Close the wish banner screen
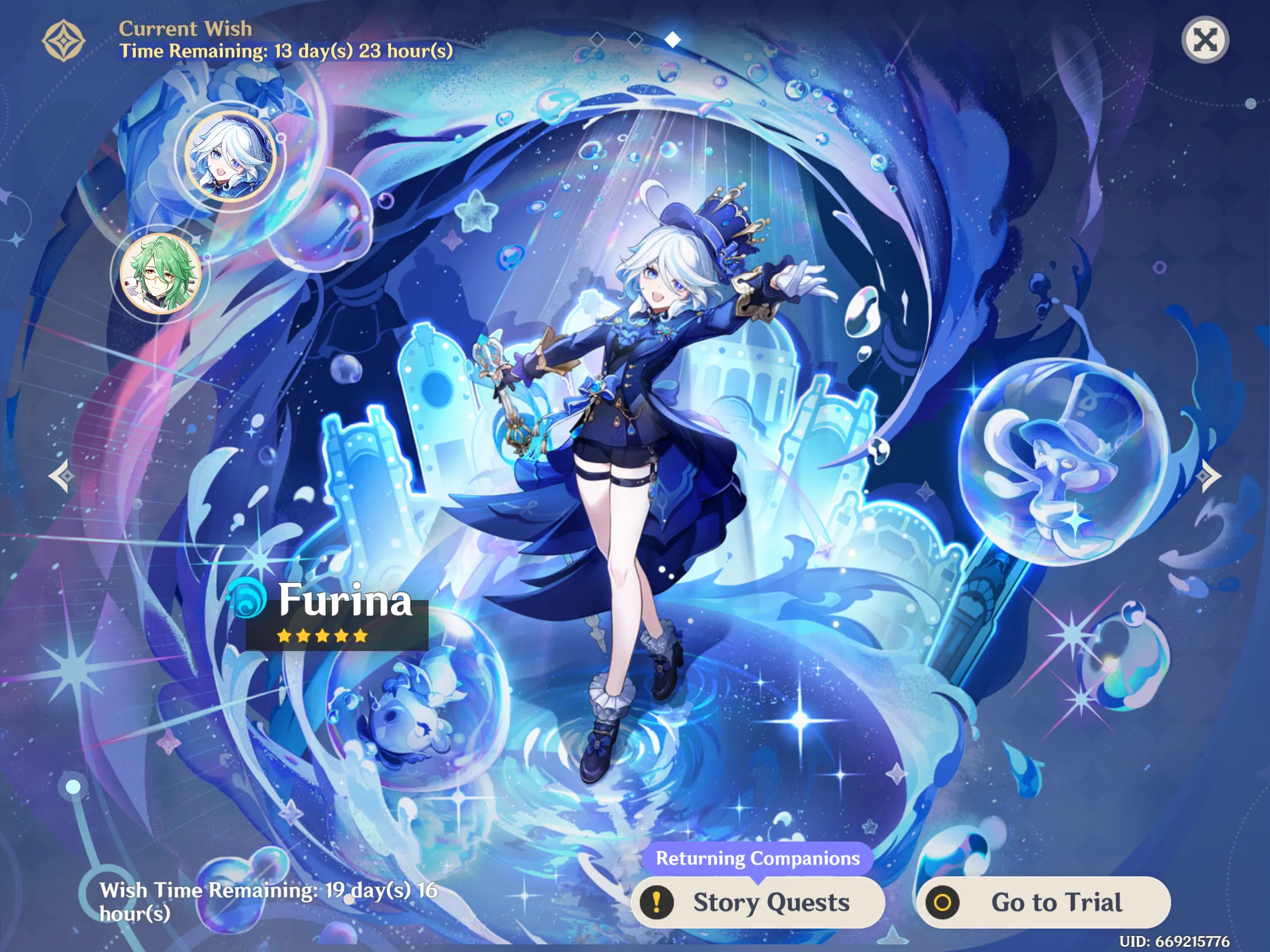The height and width of the screenshot is (952, 1270). [x=1205, y=40]
